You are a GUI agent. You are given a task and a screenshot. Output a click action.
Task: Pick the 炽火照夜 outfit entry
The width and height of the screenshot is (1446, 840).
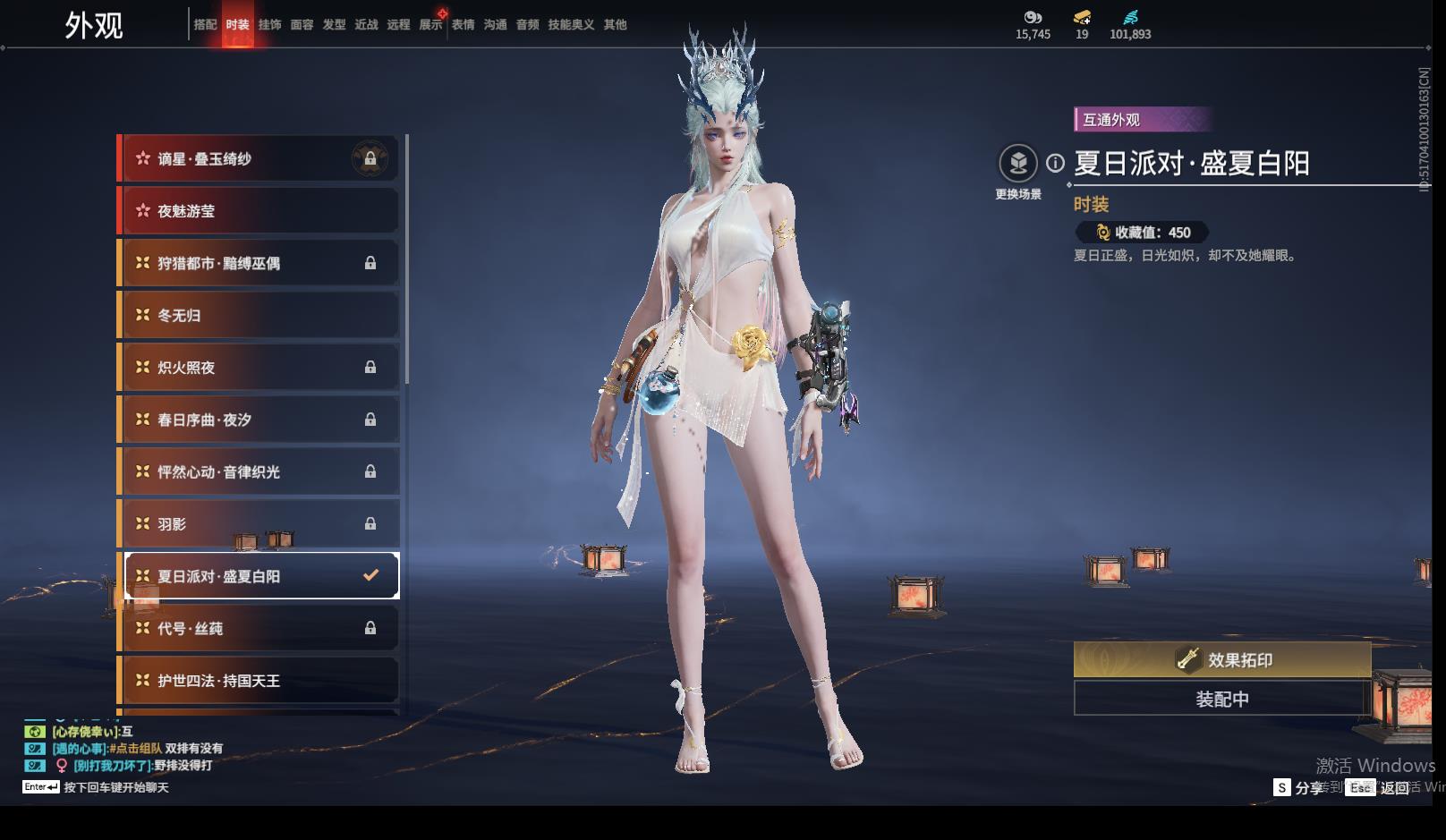click(259, 368)
